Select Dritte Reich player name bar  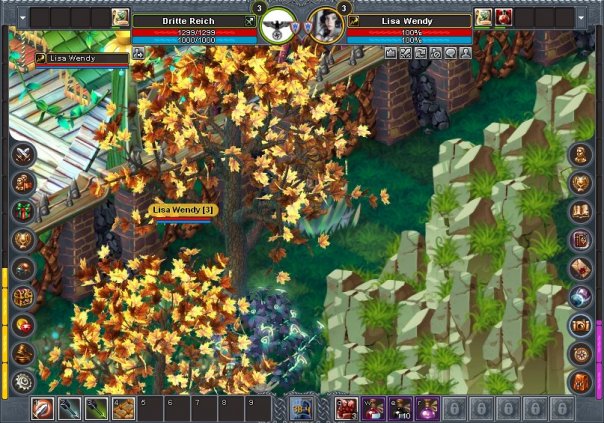click(x=195, y=19)
